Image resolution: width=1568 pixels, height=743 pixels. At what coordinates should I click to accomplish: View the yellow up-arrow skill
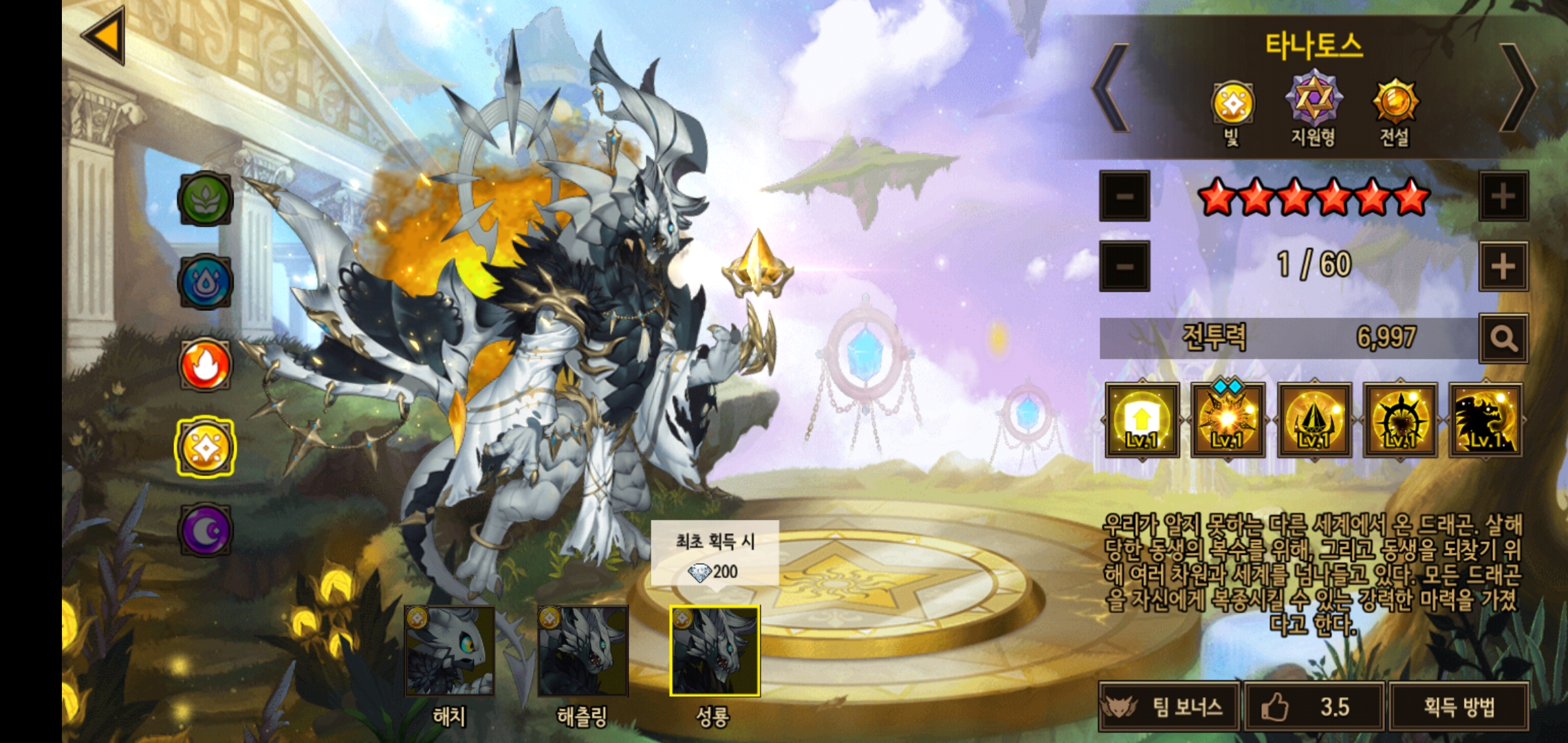(x=1142, y=420)
